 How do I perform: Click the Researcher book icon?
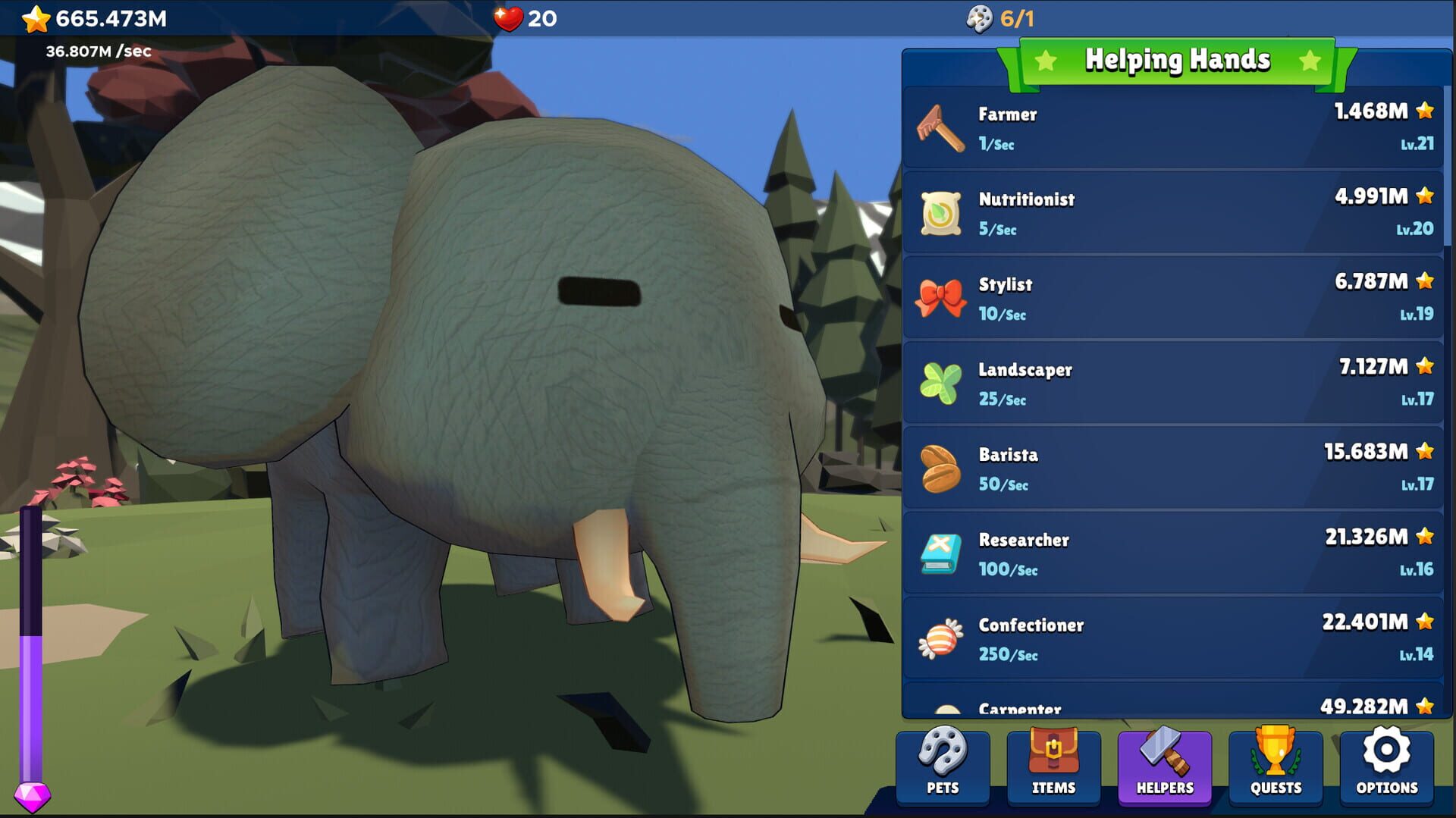coord(940,554)
